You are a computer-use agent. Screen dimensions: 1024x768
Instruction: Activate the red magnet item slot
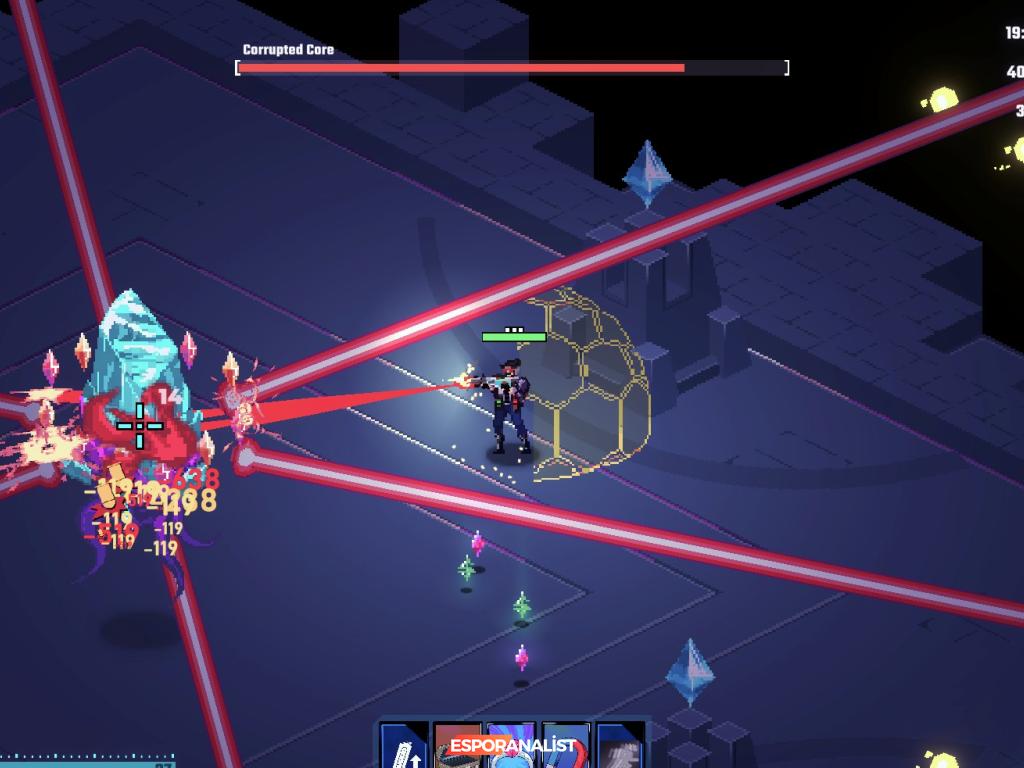565,750
